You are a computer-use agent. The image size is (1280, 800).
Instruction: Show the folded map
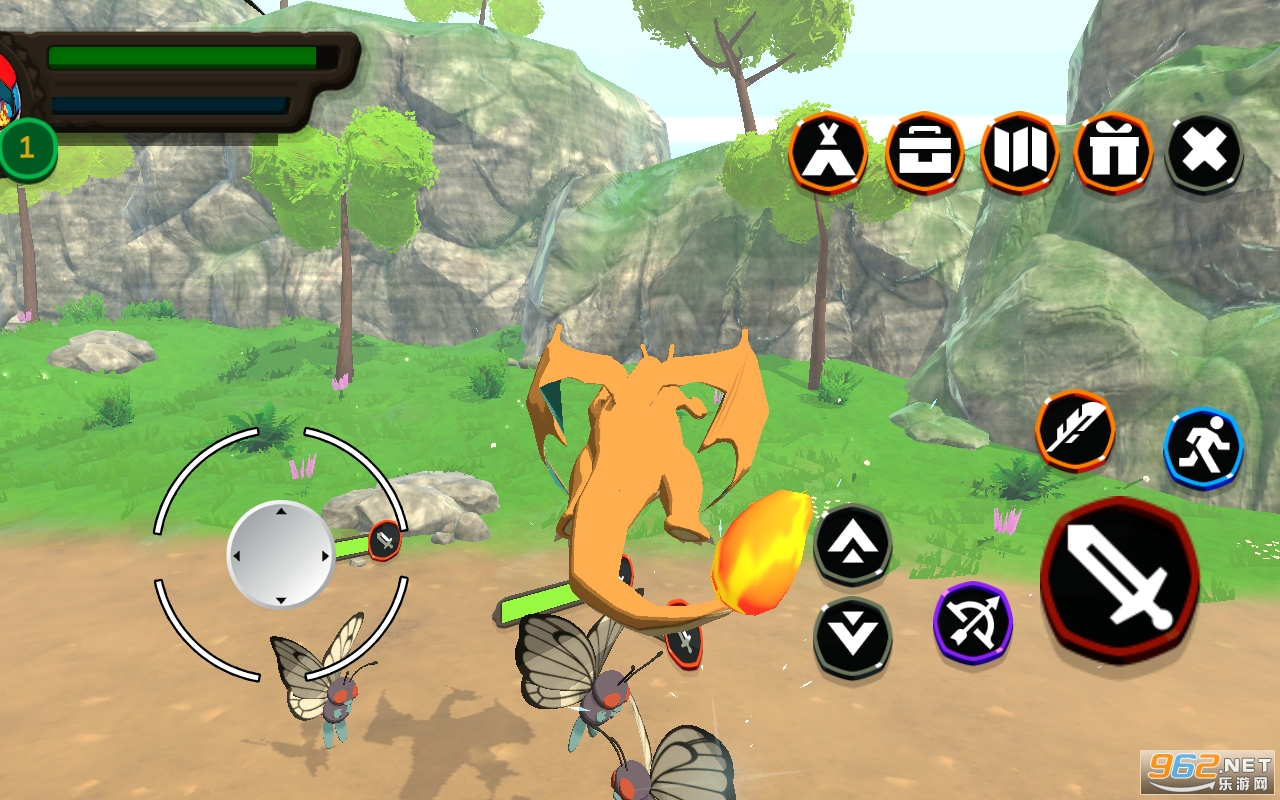pyautogui.click(x=1019, y=153)
